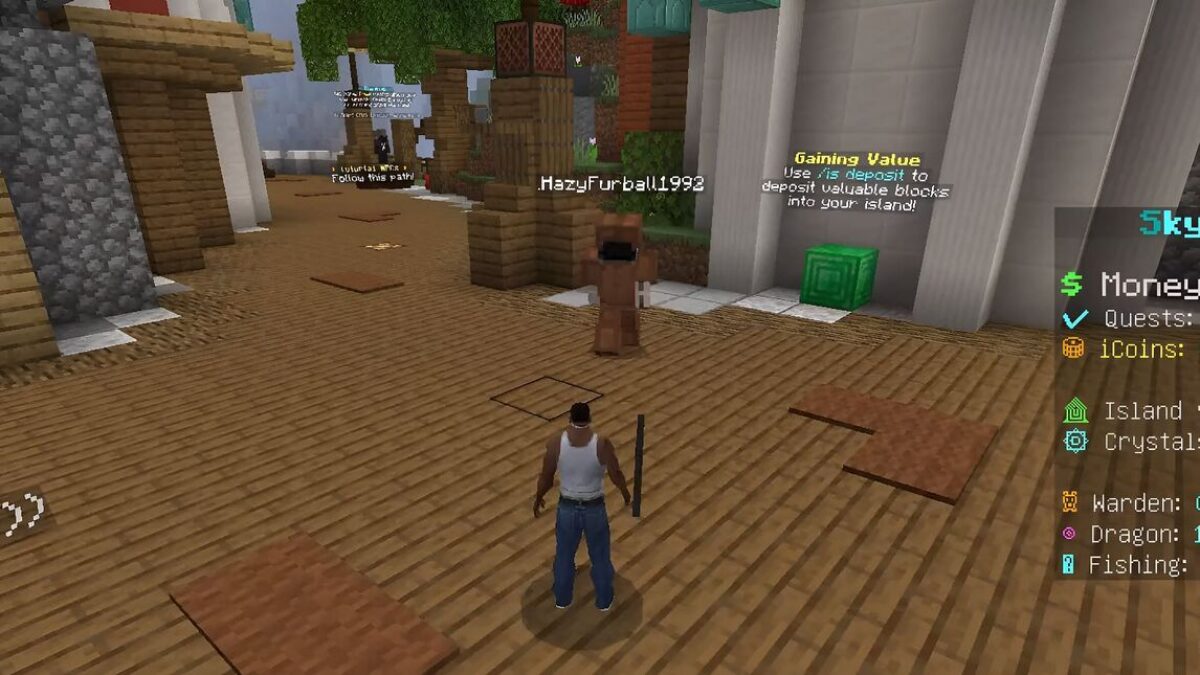Click the sound-wave voice indicator icon

point(22,515)
